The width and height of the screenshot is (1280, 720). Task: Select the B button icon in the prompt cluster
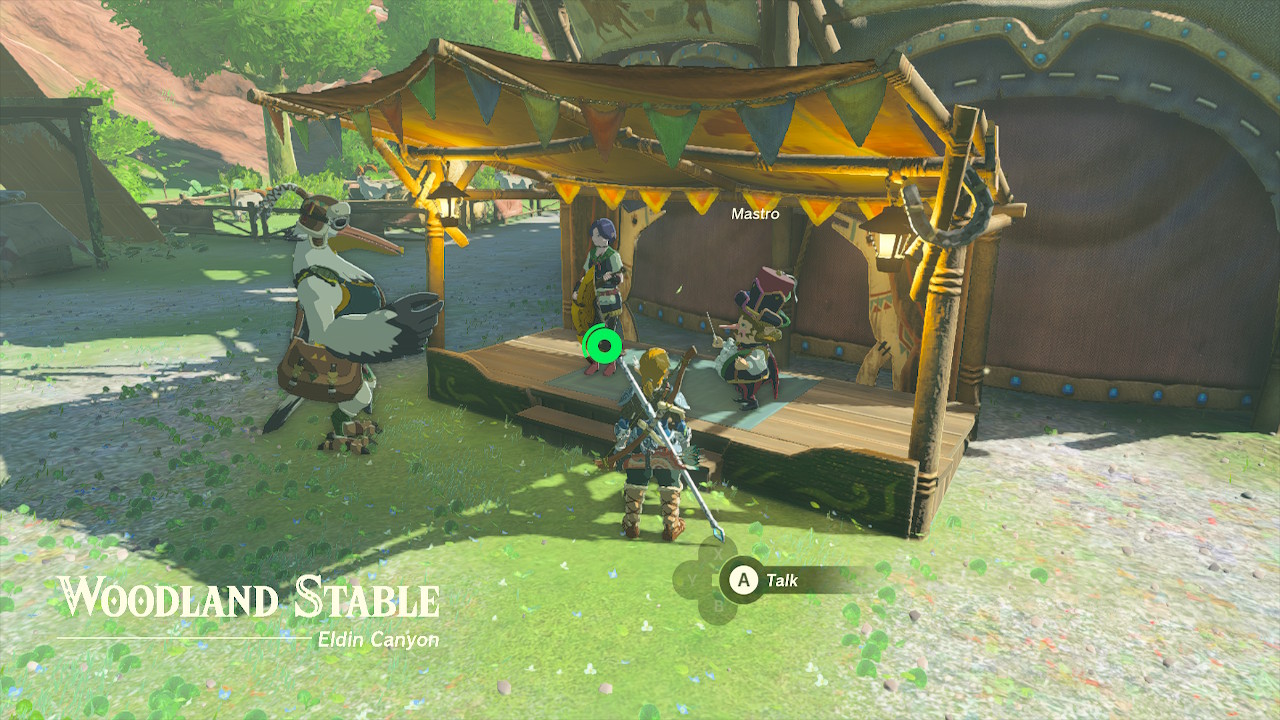point(718,605)
